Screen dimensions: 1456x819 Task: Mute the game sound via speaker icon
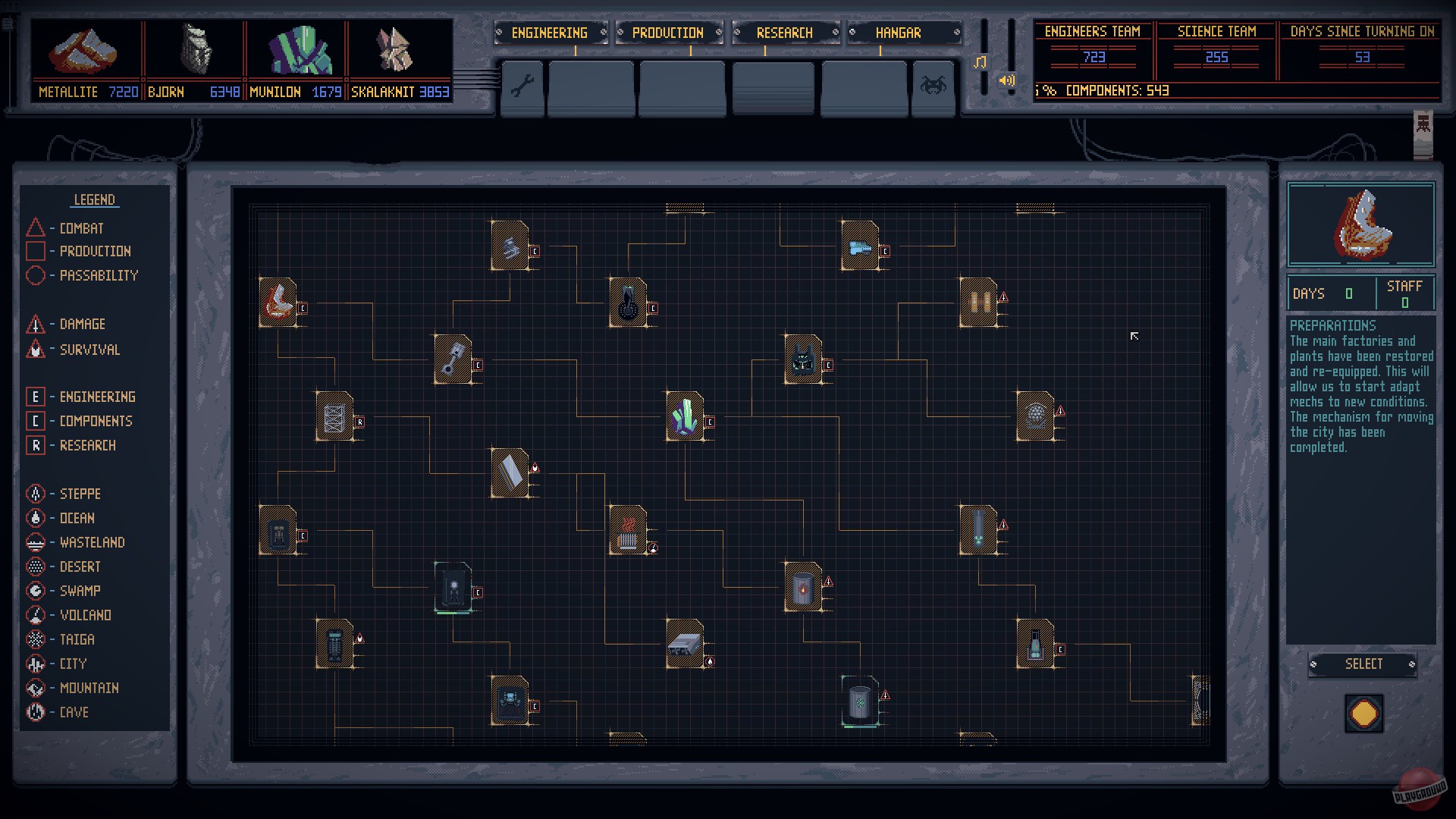pos(1006,79)
